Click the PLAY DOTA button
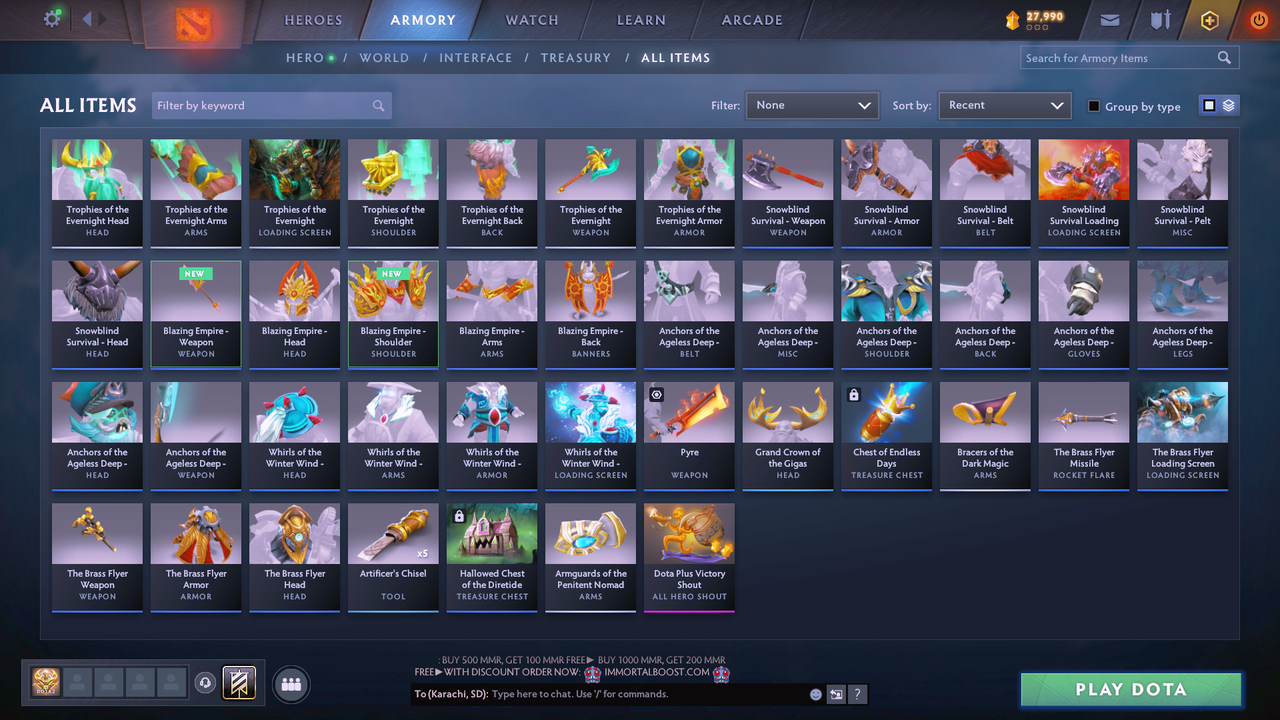 pos(1130,689)
